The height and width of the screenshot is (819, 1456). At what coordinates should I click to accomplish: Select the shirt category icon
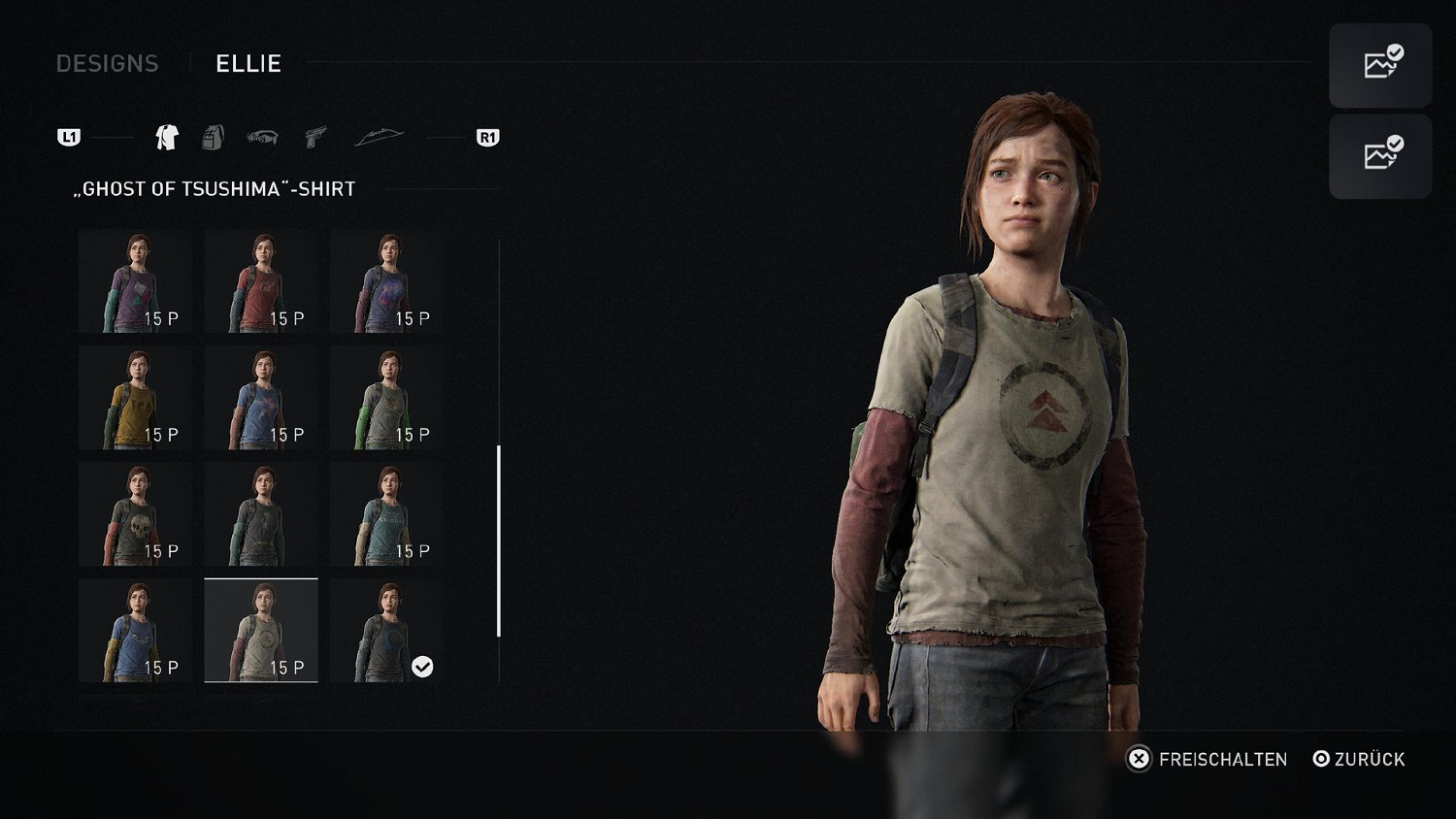(x=167, y=137)
